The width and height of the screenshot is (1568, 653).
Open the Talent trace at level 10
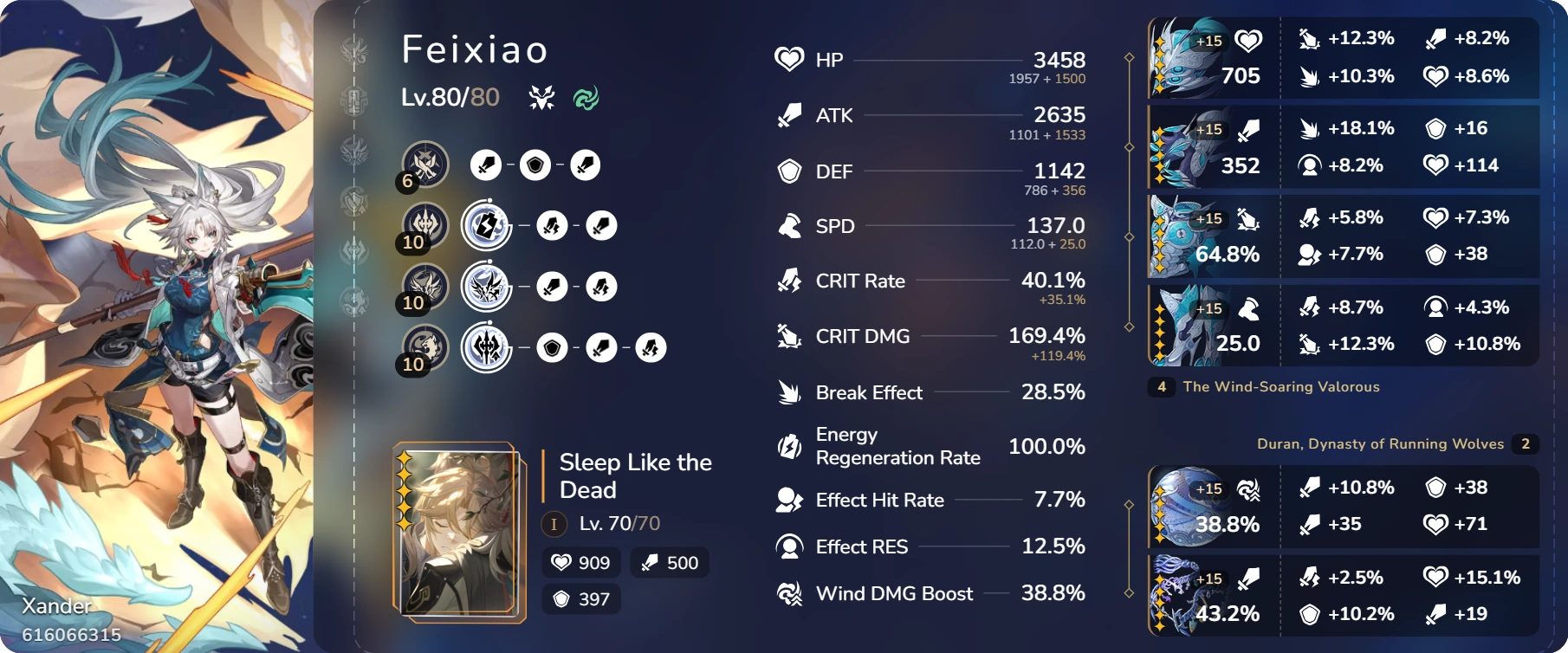pos(424,347)
